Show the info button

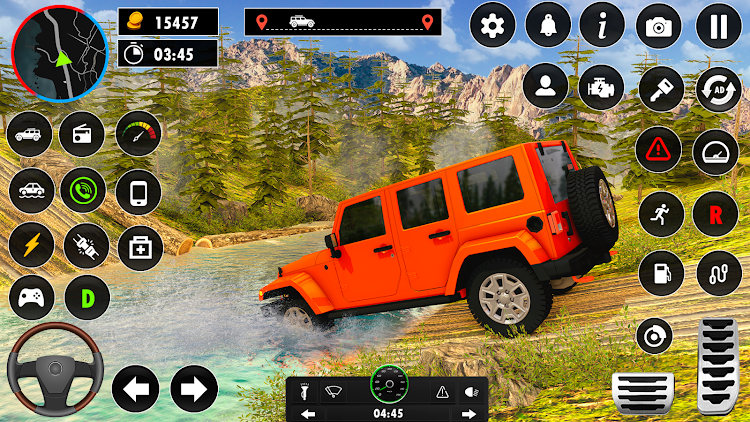tap(602, 26)
